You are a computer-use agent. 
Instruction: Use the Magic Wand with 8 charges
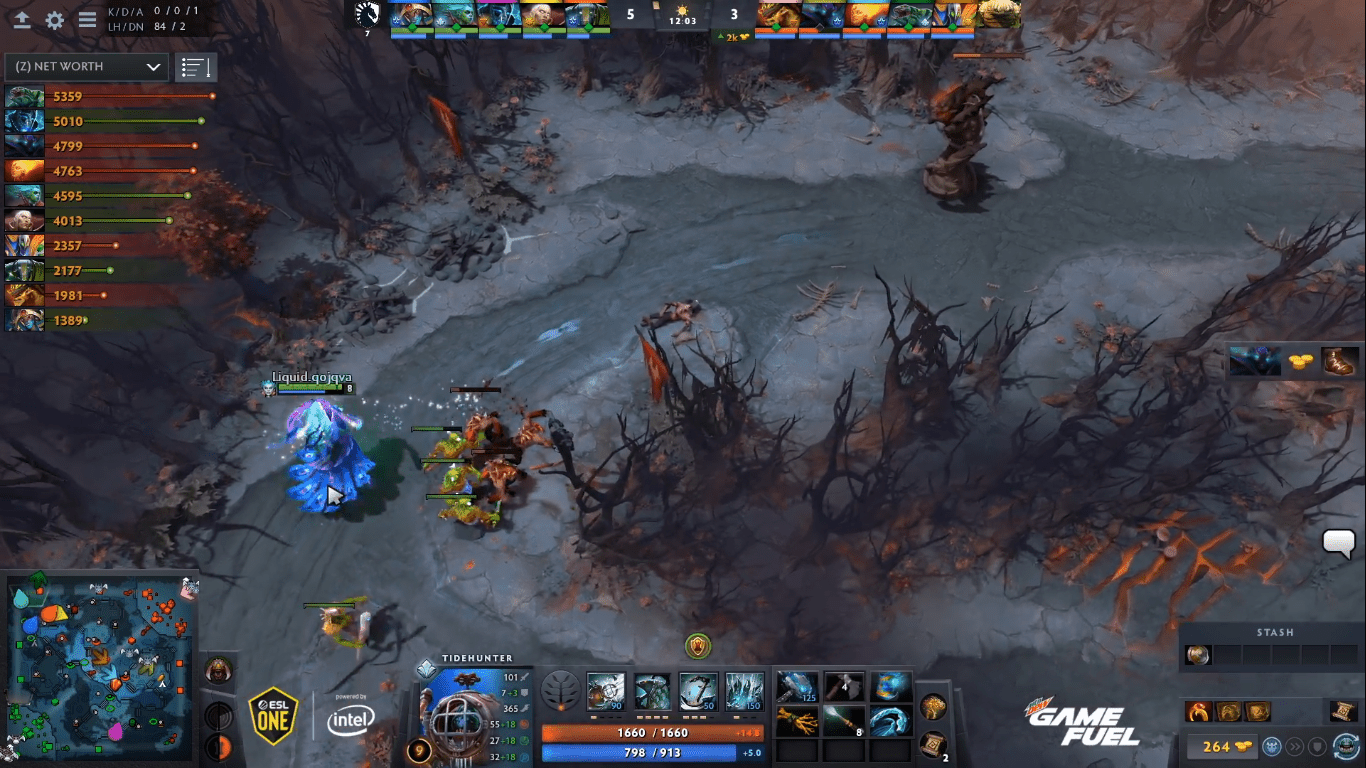pos(843,720)
